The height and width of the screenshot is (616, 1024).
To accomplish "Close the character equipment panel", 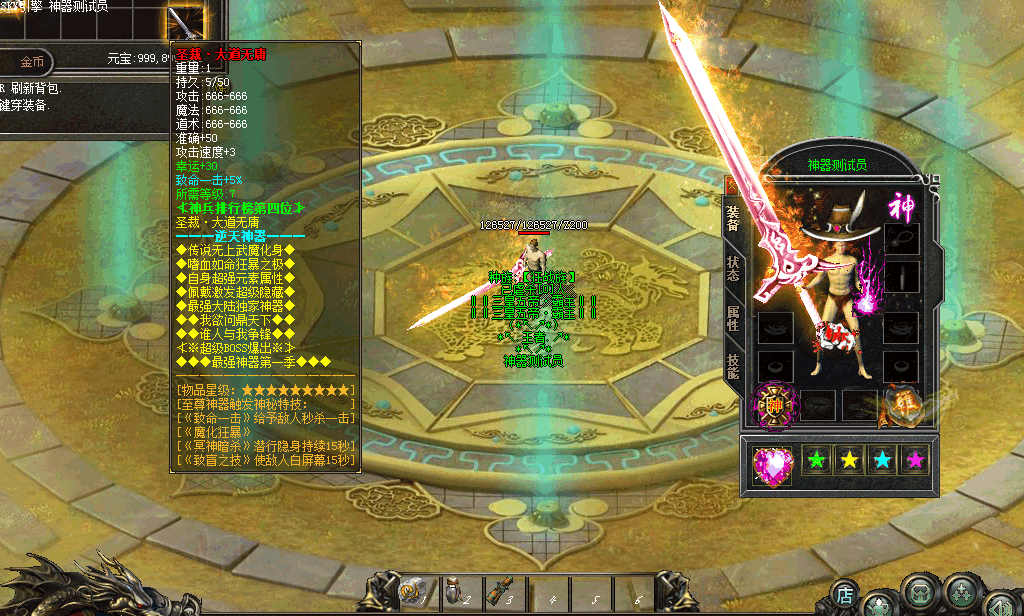I will [x=731, y=184].
